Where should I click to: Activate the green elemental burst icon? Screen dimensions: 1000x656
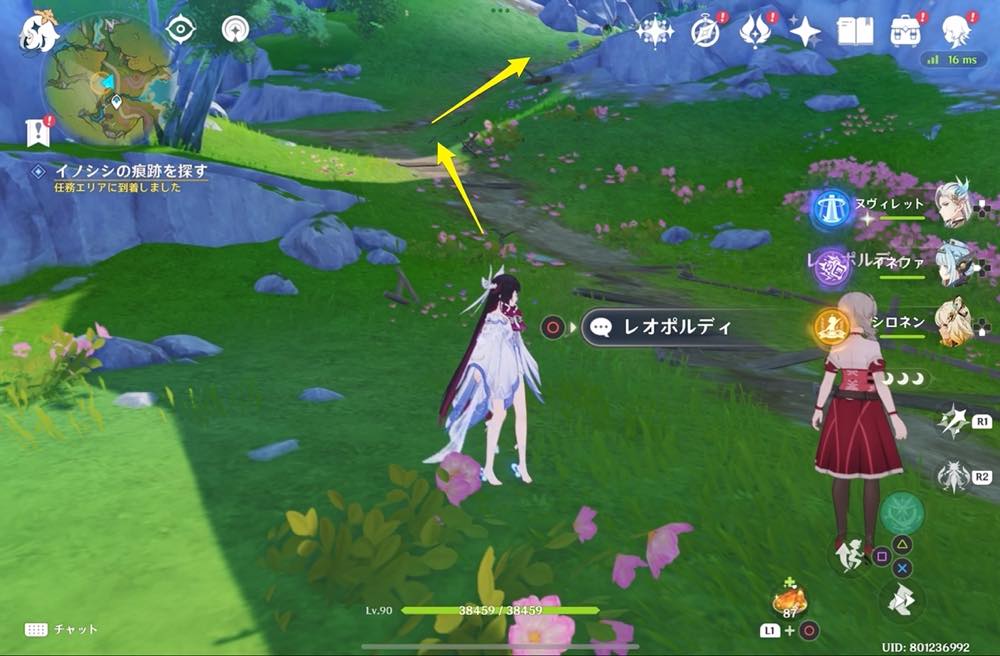point(901,512)
